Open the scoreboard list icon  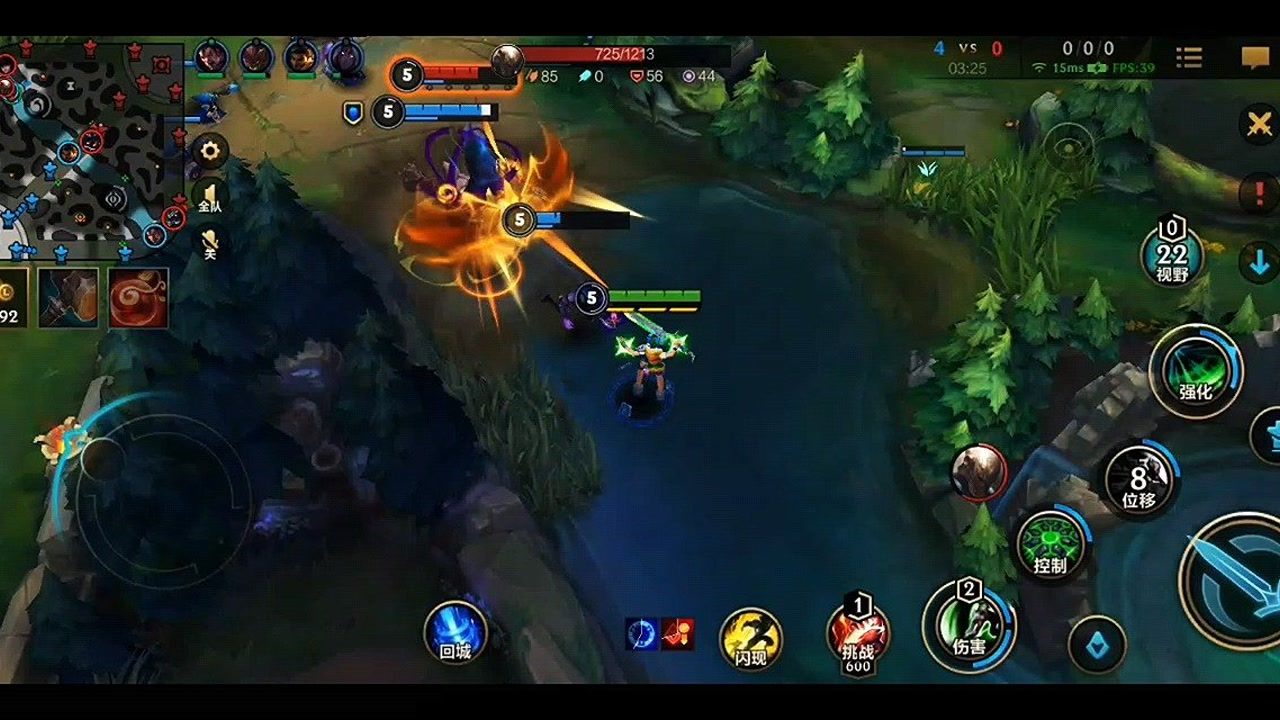[x=1189, y=58]
